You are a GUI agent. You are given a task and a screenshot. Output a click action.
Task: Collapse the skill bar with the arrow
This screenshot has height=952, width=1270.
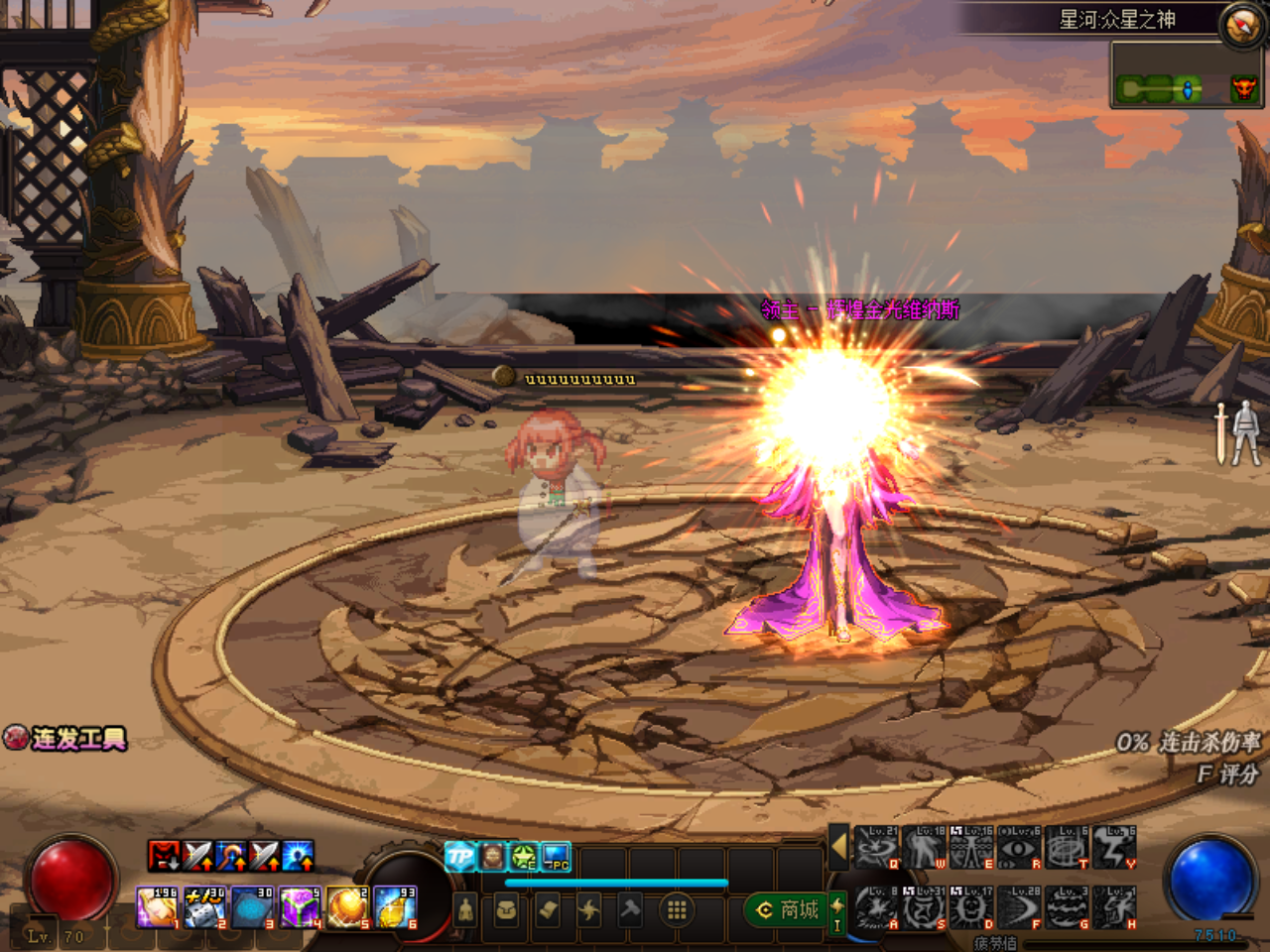coord(838,846)
